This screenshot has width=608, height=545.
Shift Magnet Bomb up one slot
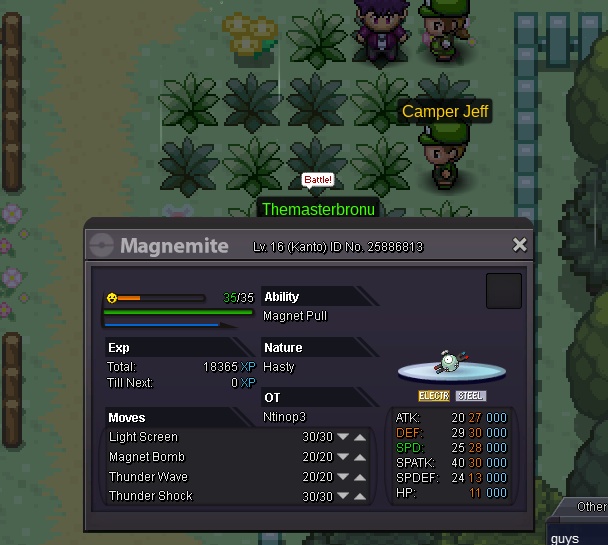(x=360, y=457)
